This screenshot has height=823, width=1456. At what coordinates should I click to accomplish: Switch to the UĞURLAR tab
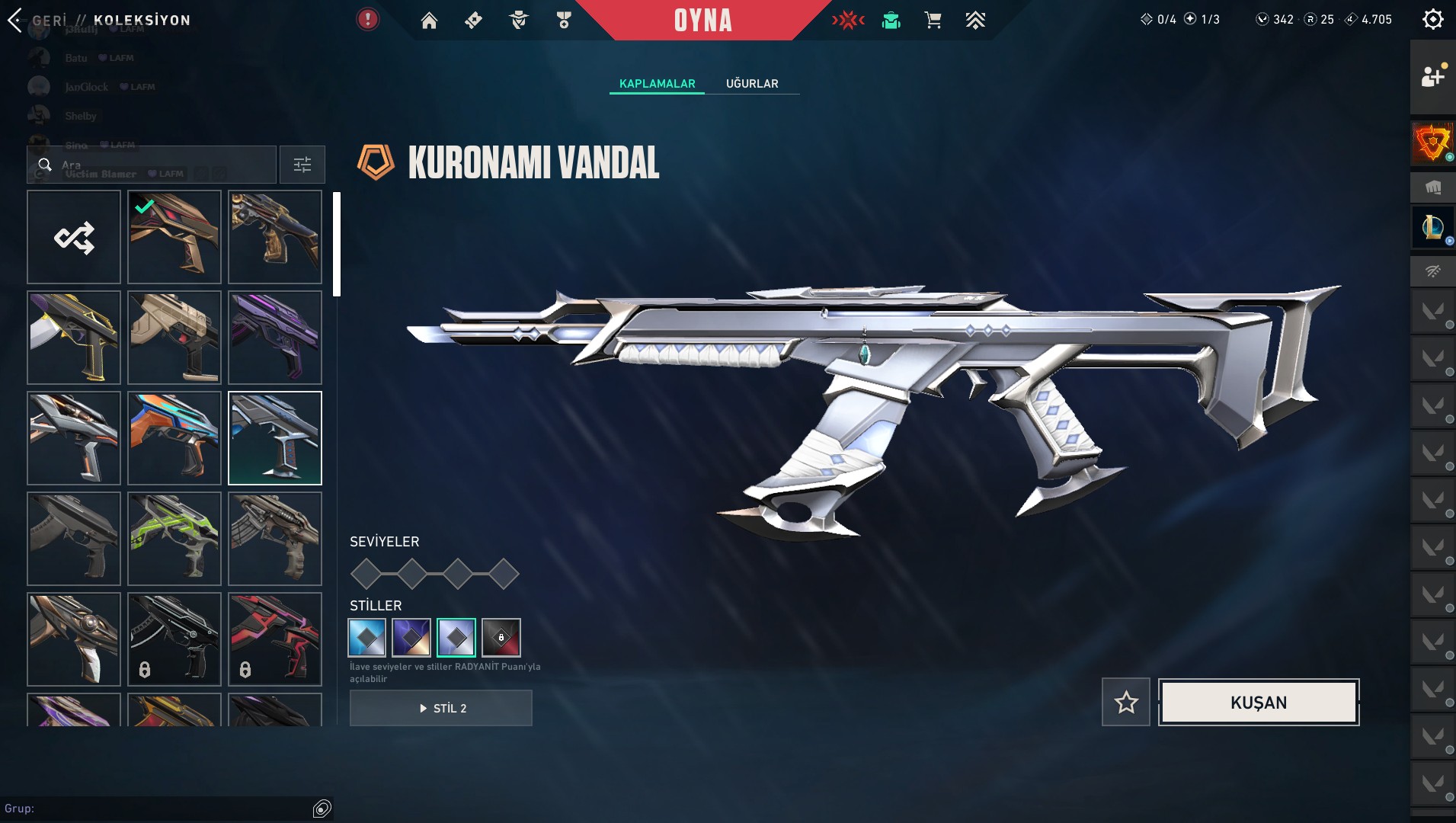tap(753, 83)
